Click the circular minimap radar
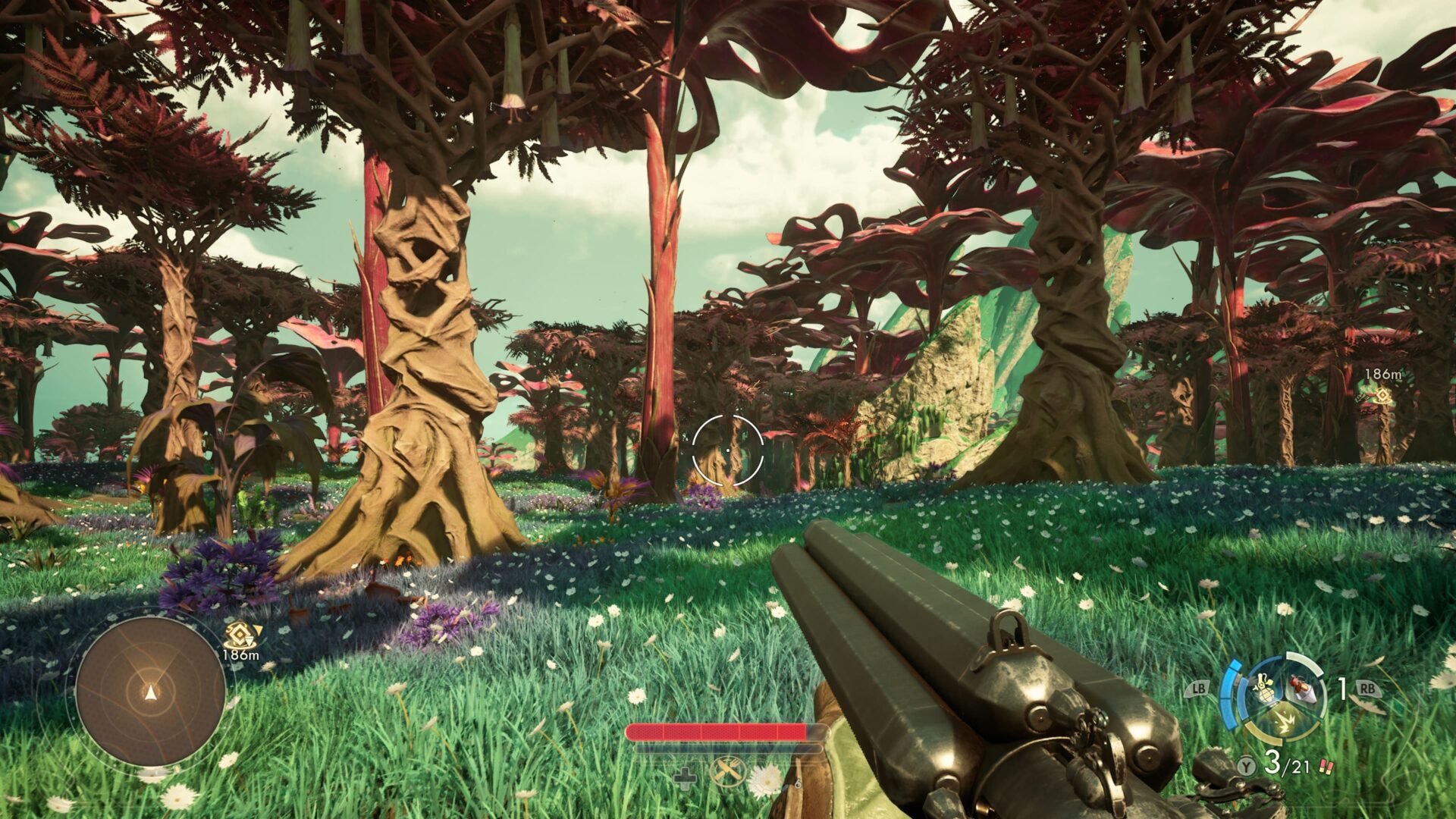The image size is (1456, 819). click(150, 691)
